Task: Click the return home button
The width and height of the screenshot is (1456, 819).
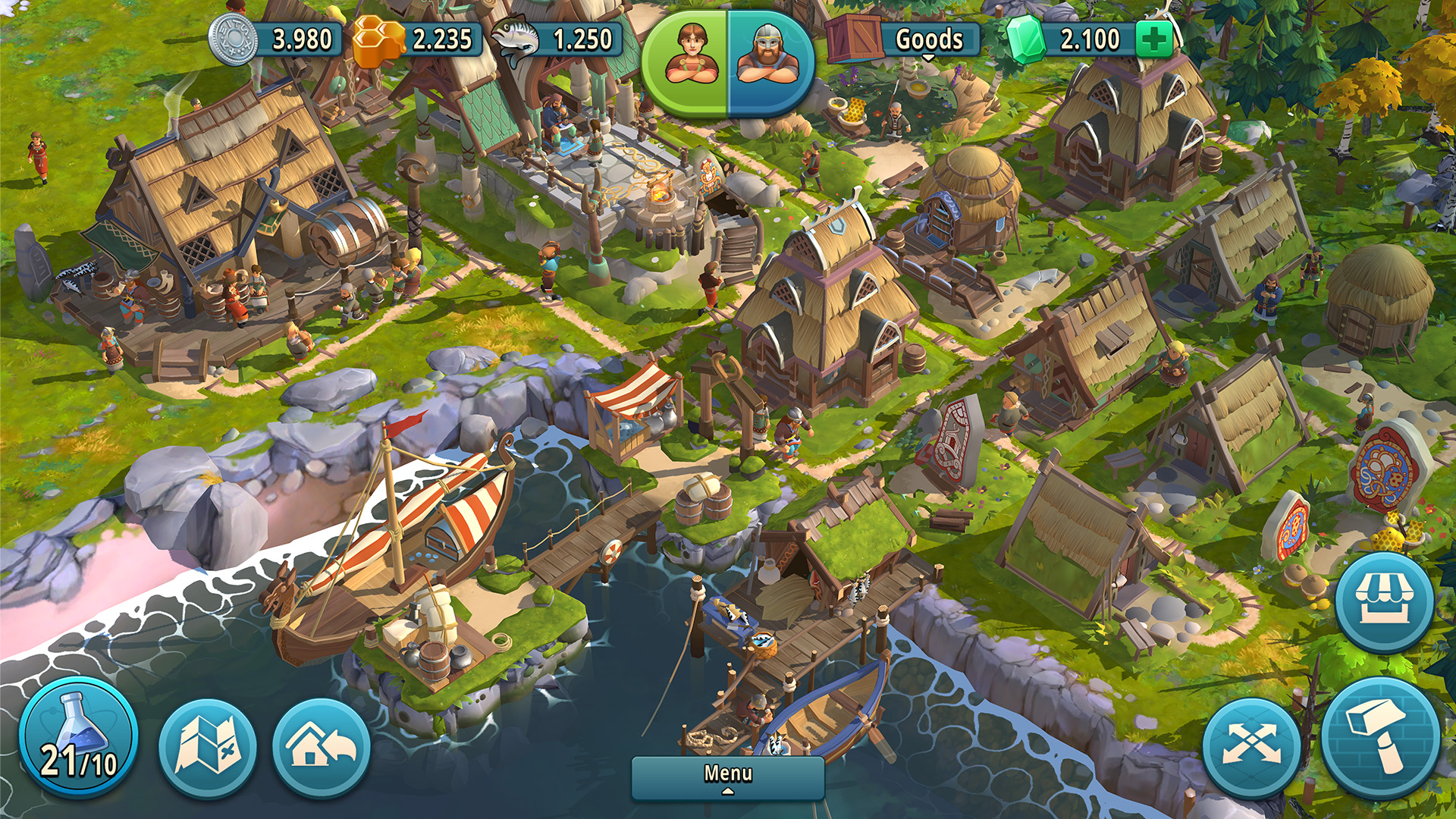Action: (322, 747)
